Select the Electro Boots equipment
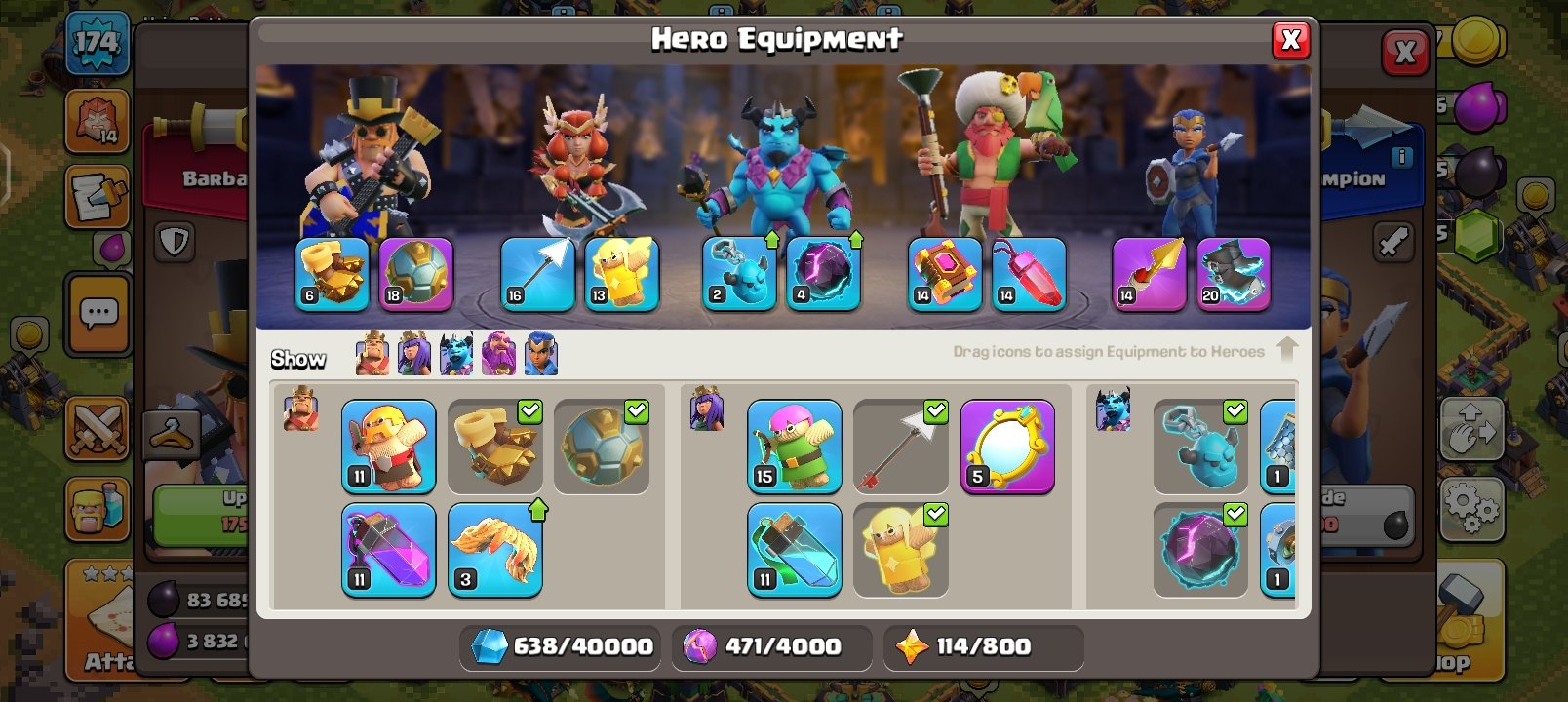This screenshot has height=702, width=1568. [1234, 274]
